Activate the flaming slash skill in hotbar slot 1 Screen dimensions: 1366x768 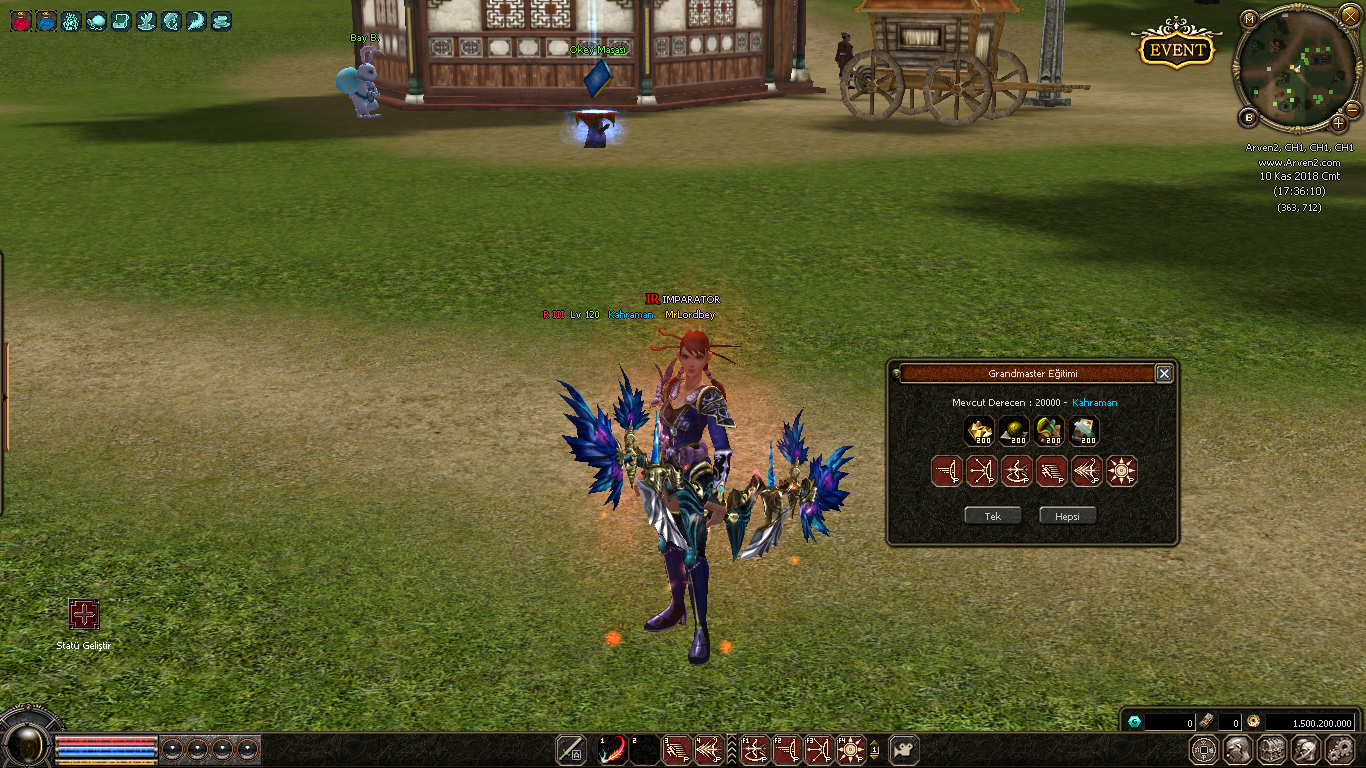[612, 750]
